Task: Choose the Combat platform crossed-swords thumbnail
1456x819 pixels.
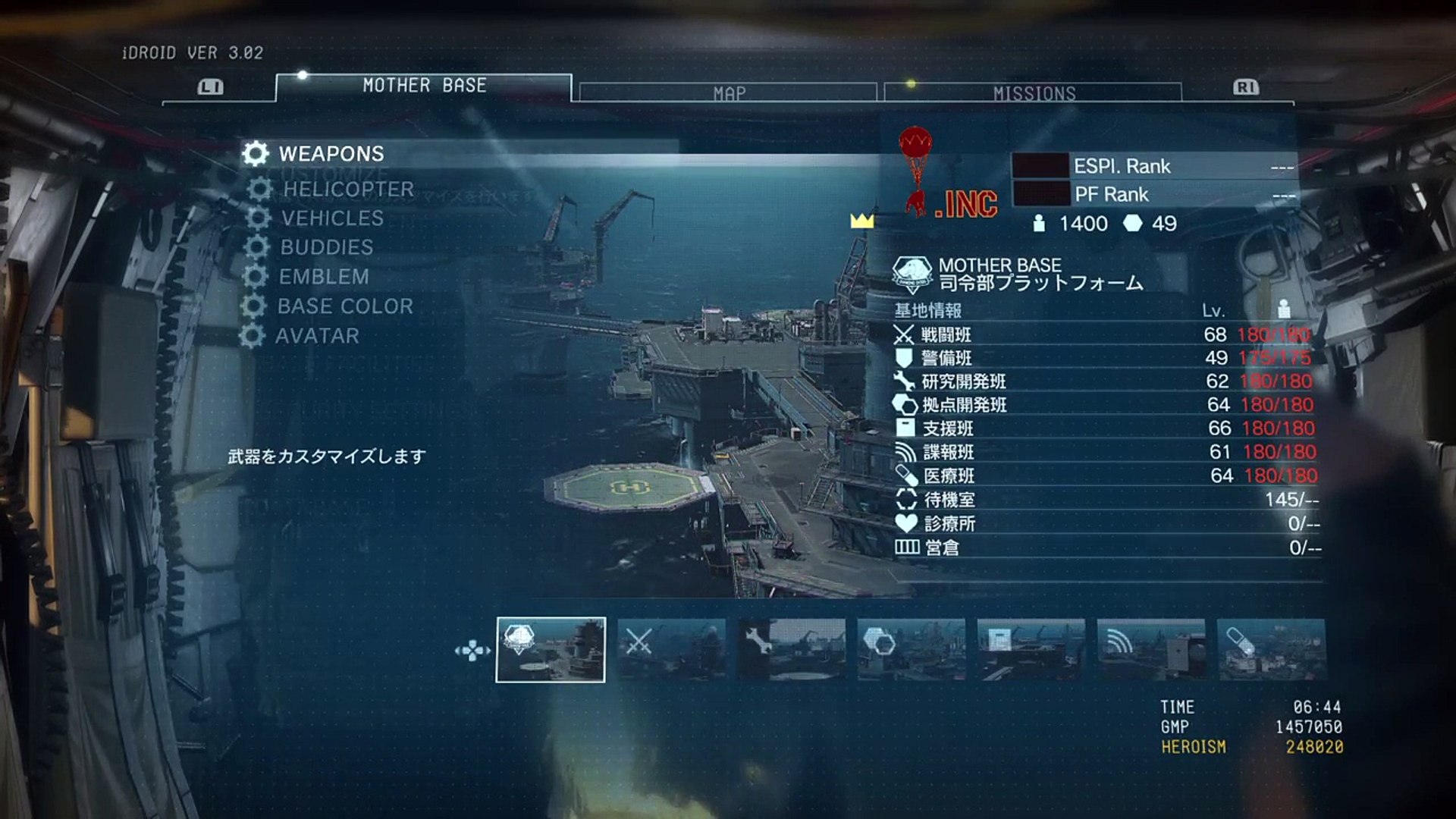Action: coord(671,650)
